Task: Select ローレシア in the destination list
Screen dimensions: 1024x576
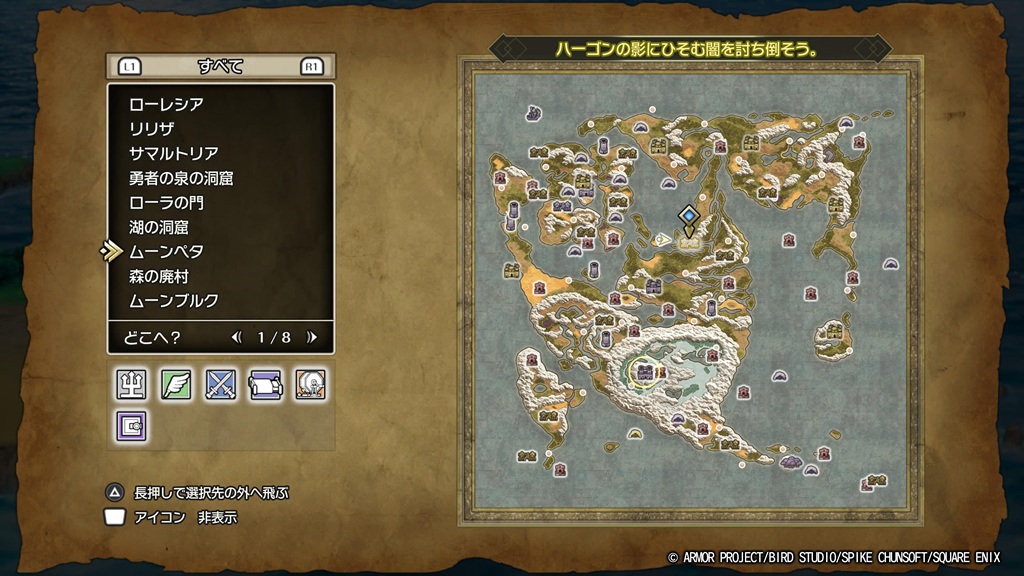Action: pos(166,104)
